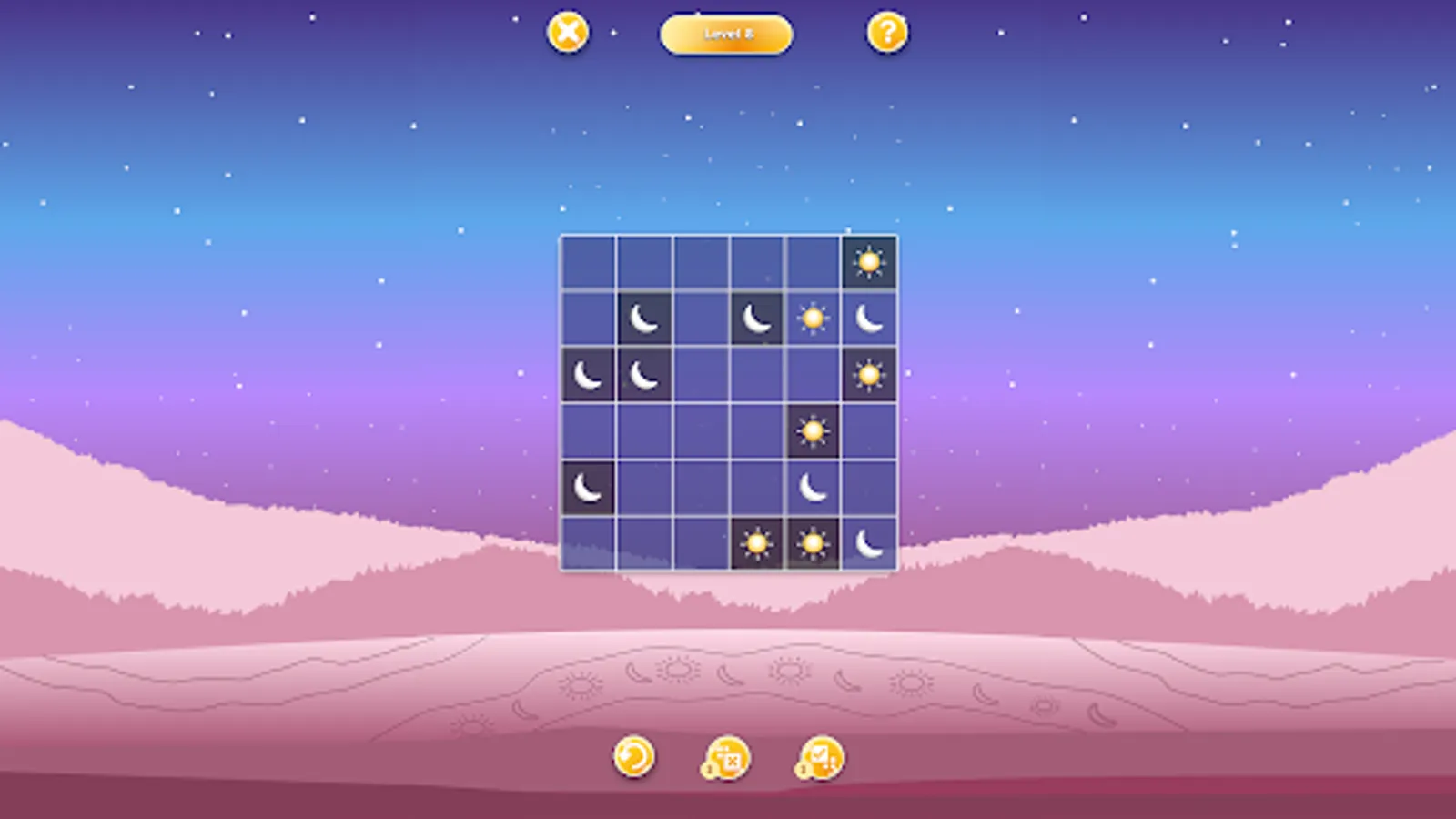Use the mistake-eraser hint icon
Image resolution: width=1456 pixels, height=819 pixels.
(x=723, y=757)
